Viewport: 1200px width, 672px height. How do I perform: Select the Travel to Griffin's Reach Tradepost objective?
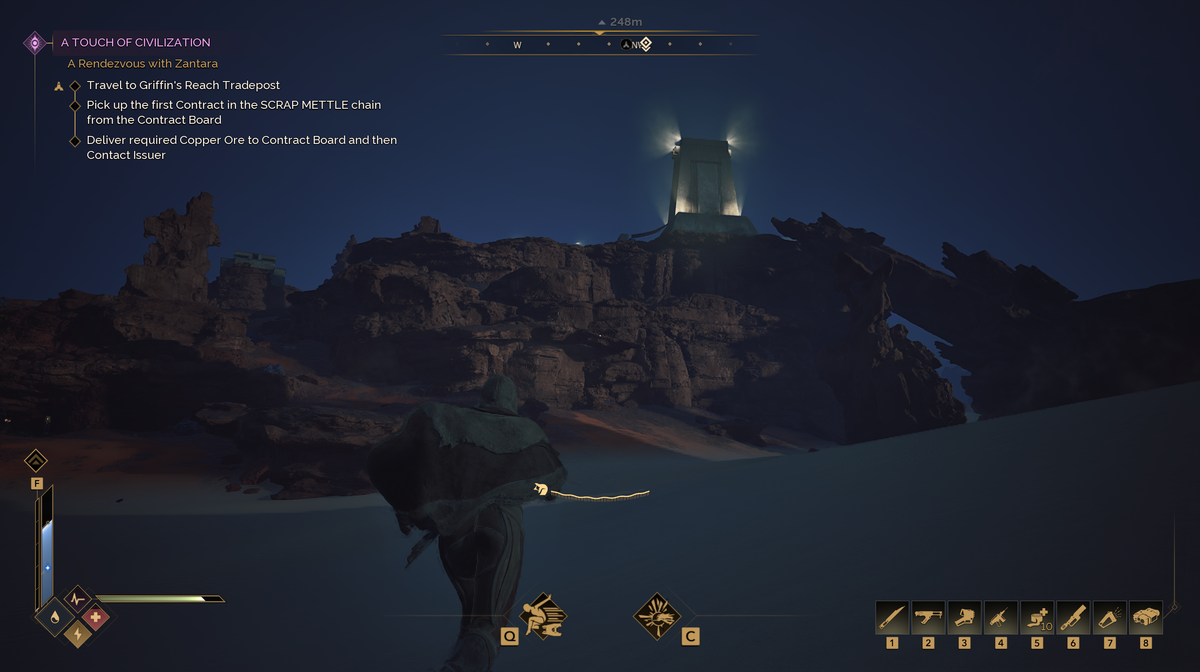tap(181, 86)
